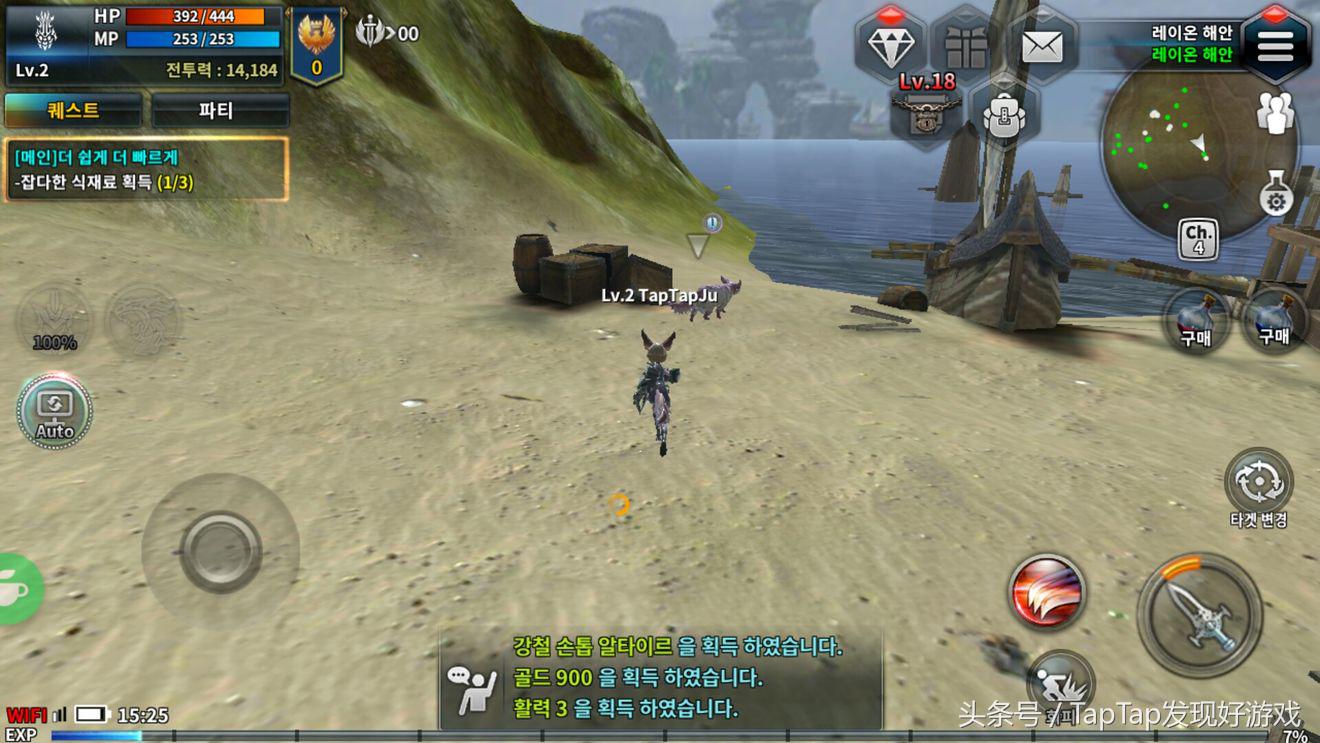The width and height of the screenshot is (1320, 743).
Task: Toggle the Auto battle button
Action: click(55, 410)
